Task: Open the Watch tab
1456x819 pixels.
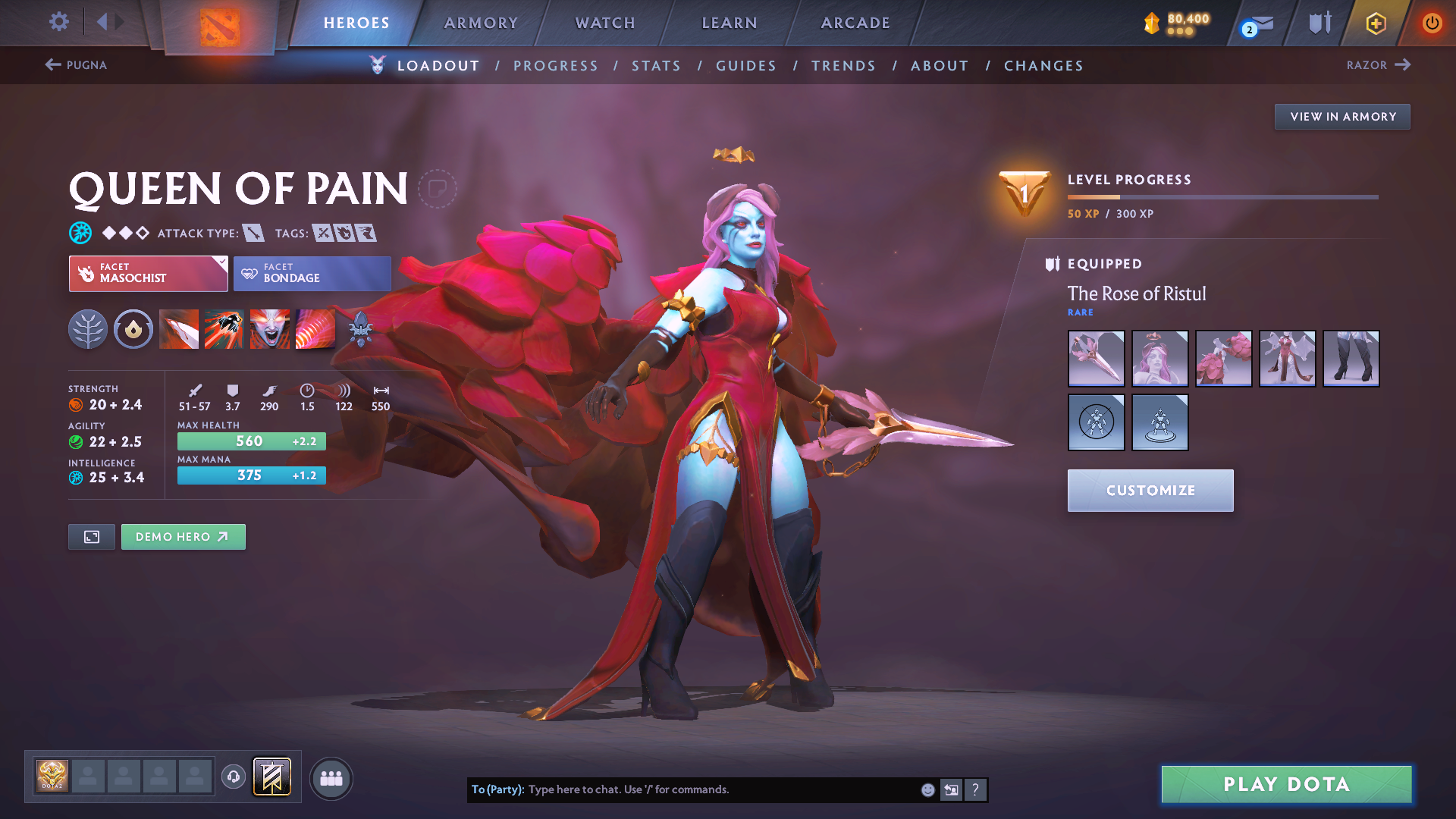Action: pyautogui.click(x=605, y=23)
